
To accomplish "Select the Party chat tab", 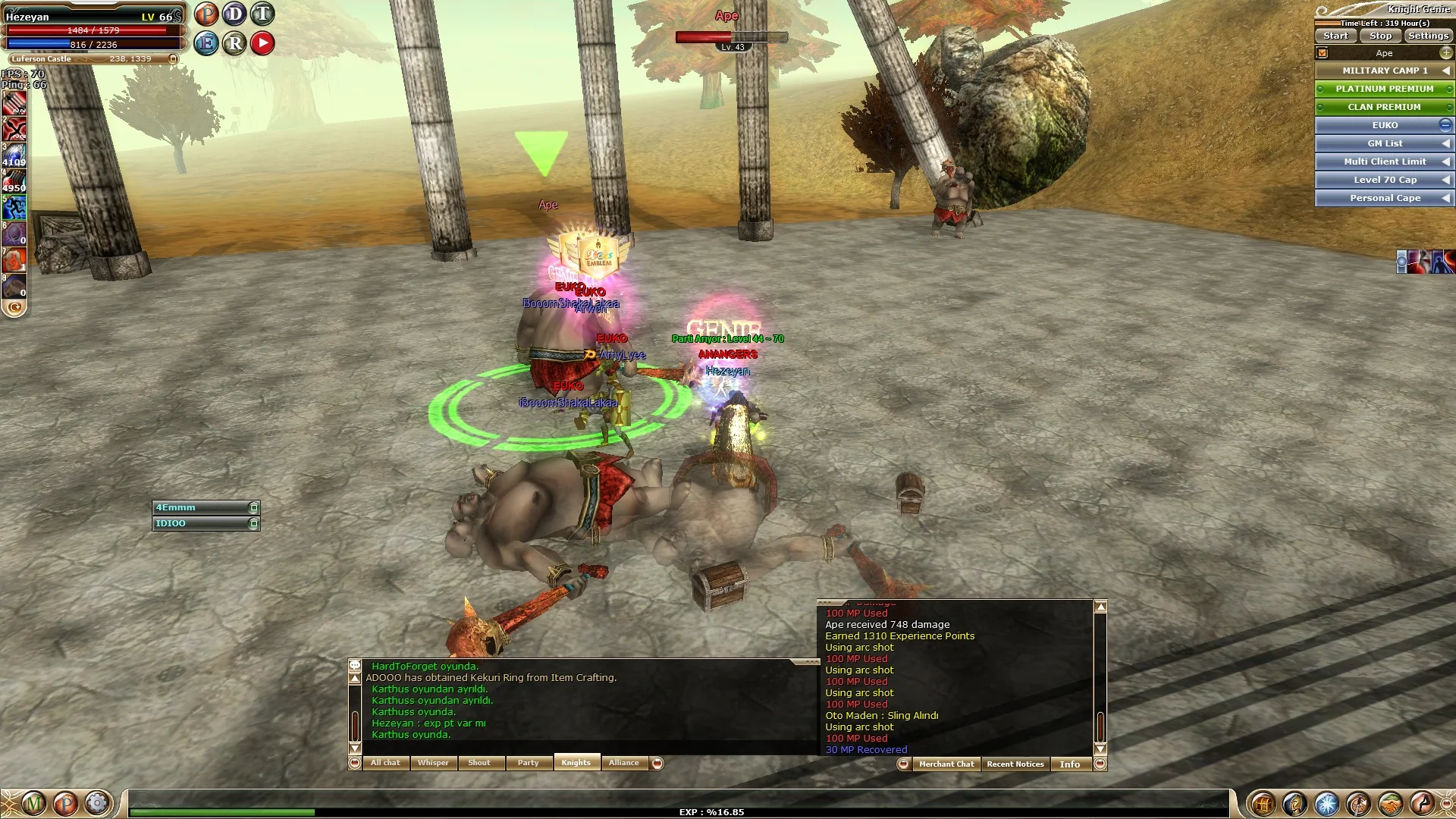I will (528, 763).
